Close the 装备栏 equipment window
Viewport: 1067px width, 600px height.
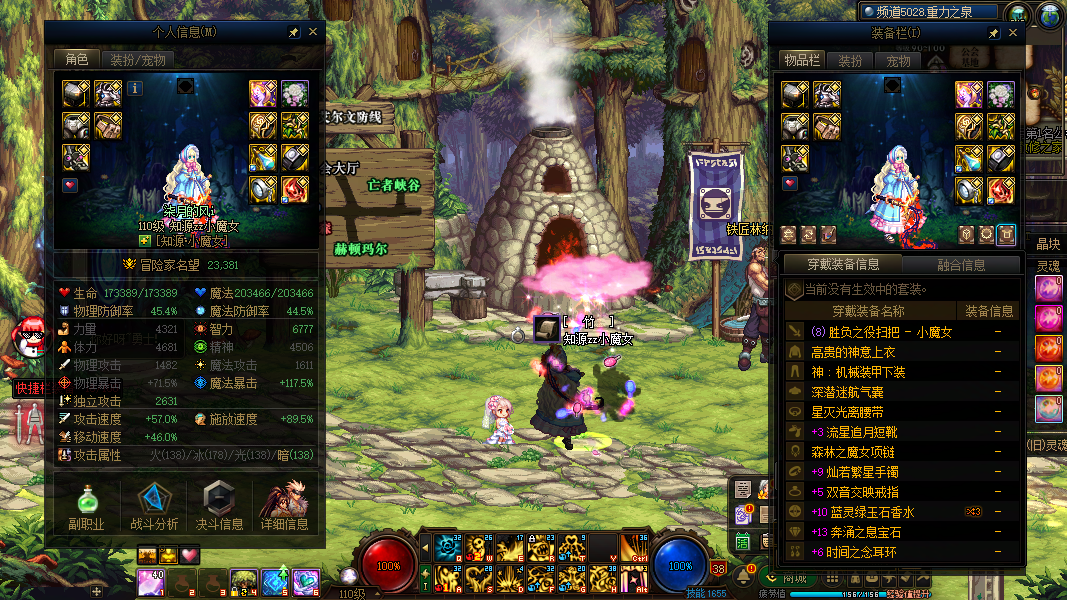tap(1013, 33)
